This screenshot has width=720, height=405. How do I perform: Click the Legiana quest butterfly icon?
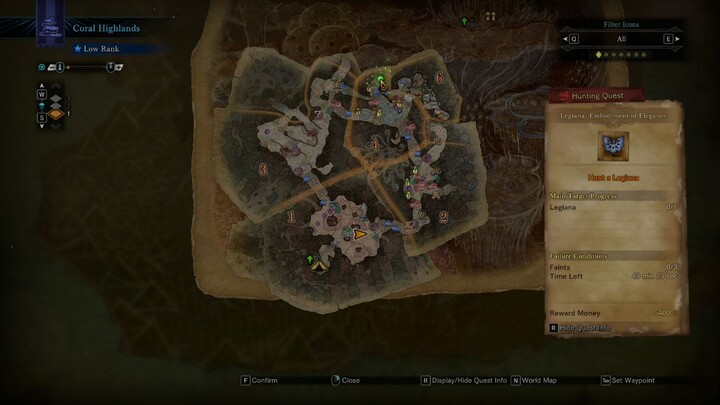click(613, 147)
